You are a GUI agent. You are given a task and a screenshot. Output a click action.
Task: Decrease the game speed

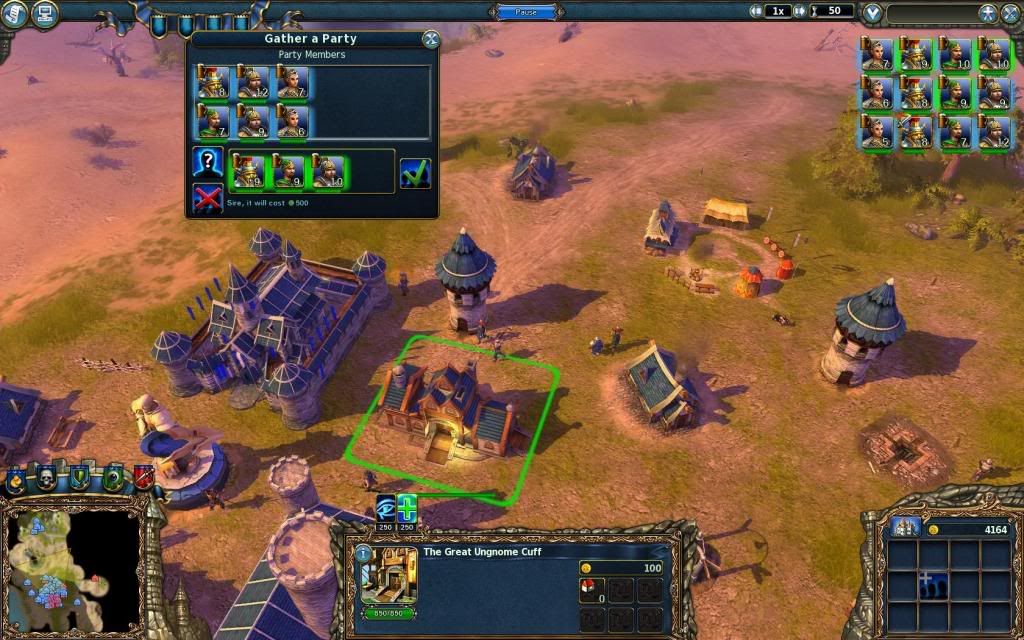[x=756, y=11]
